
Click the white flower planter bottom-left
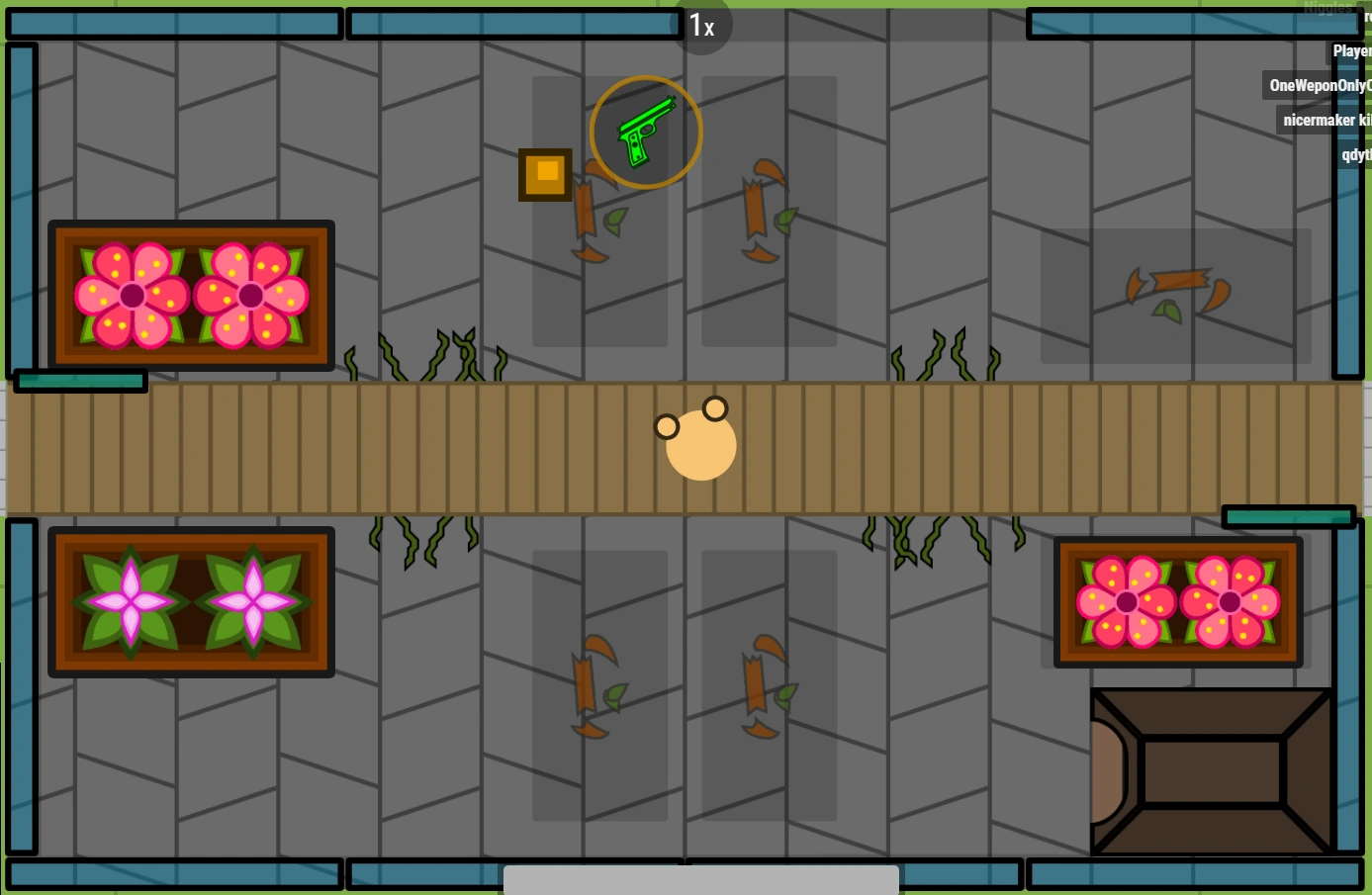(x=191, y=601)
